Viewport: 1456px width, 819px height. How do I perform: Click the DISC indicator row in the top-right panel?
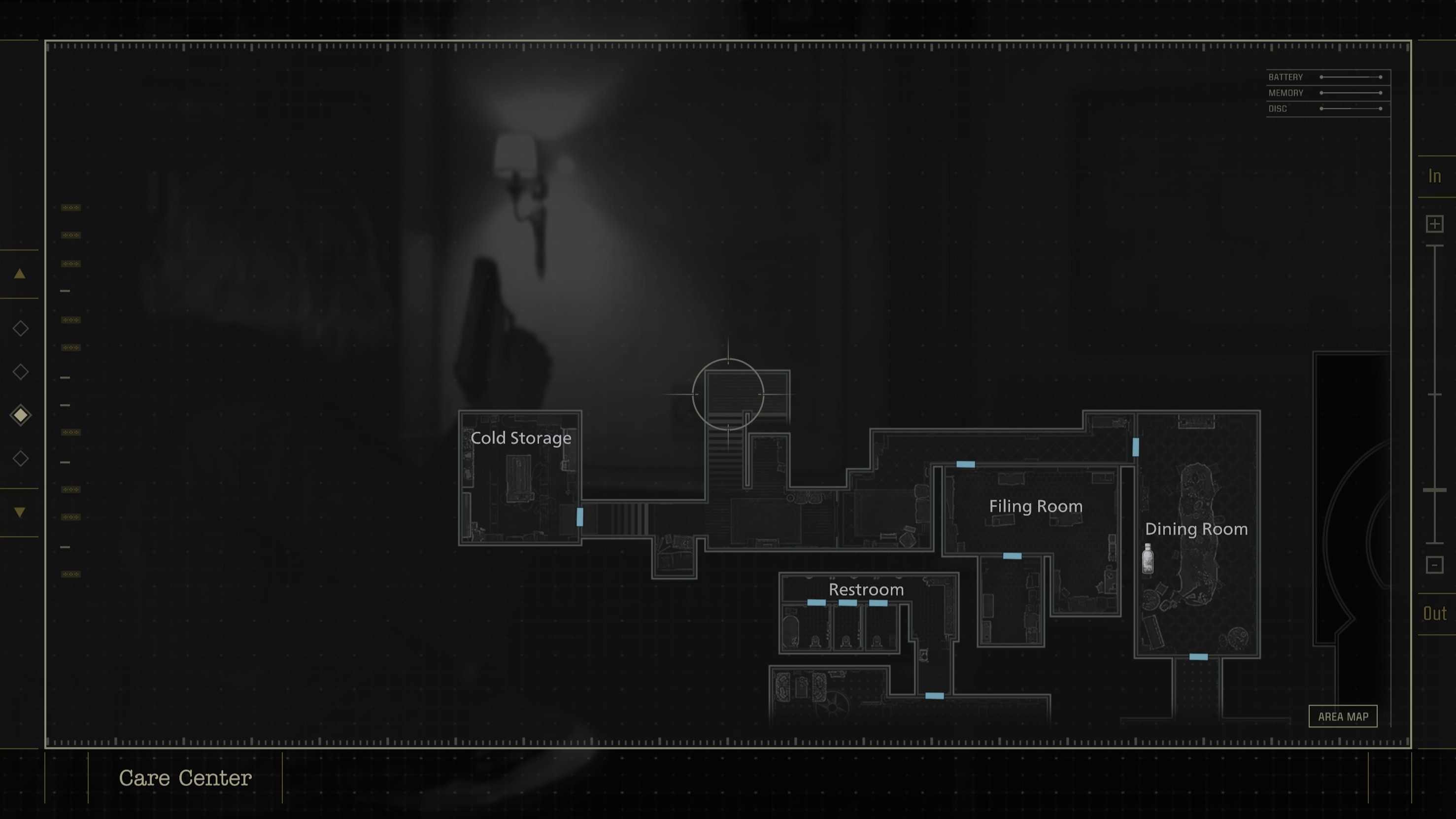click(x=1279, y=108)
